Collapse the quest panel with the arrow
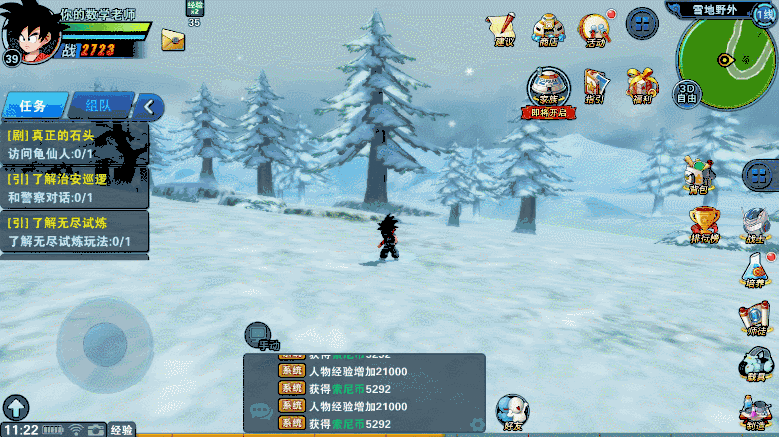 149,105
